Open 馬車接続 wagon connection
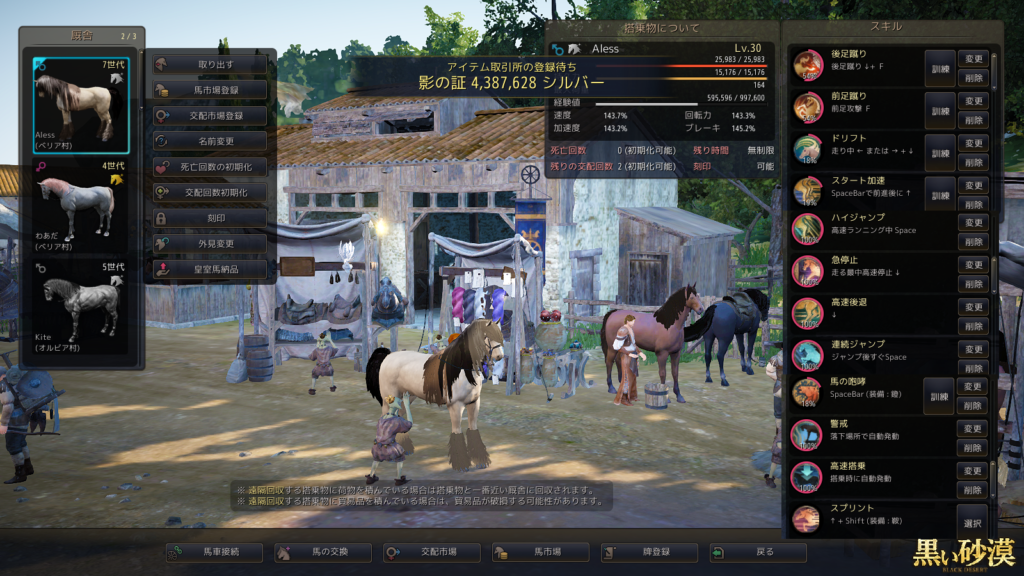 214,552
